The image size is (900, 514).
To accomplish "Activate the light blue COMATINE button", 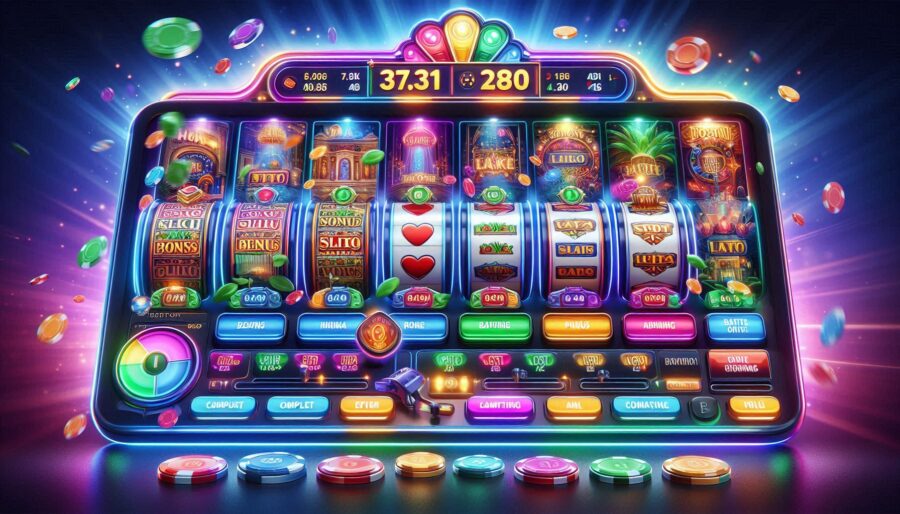I will (646, 406).
